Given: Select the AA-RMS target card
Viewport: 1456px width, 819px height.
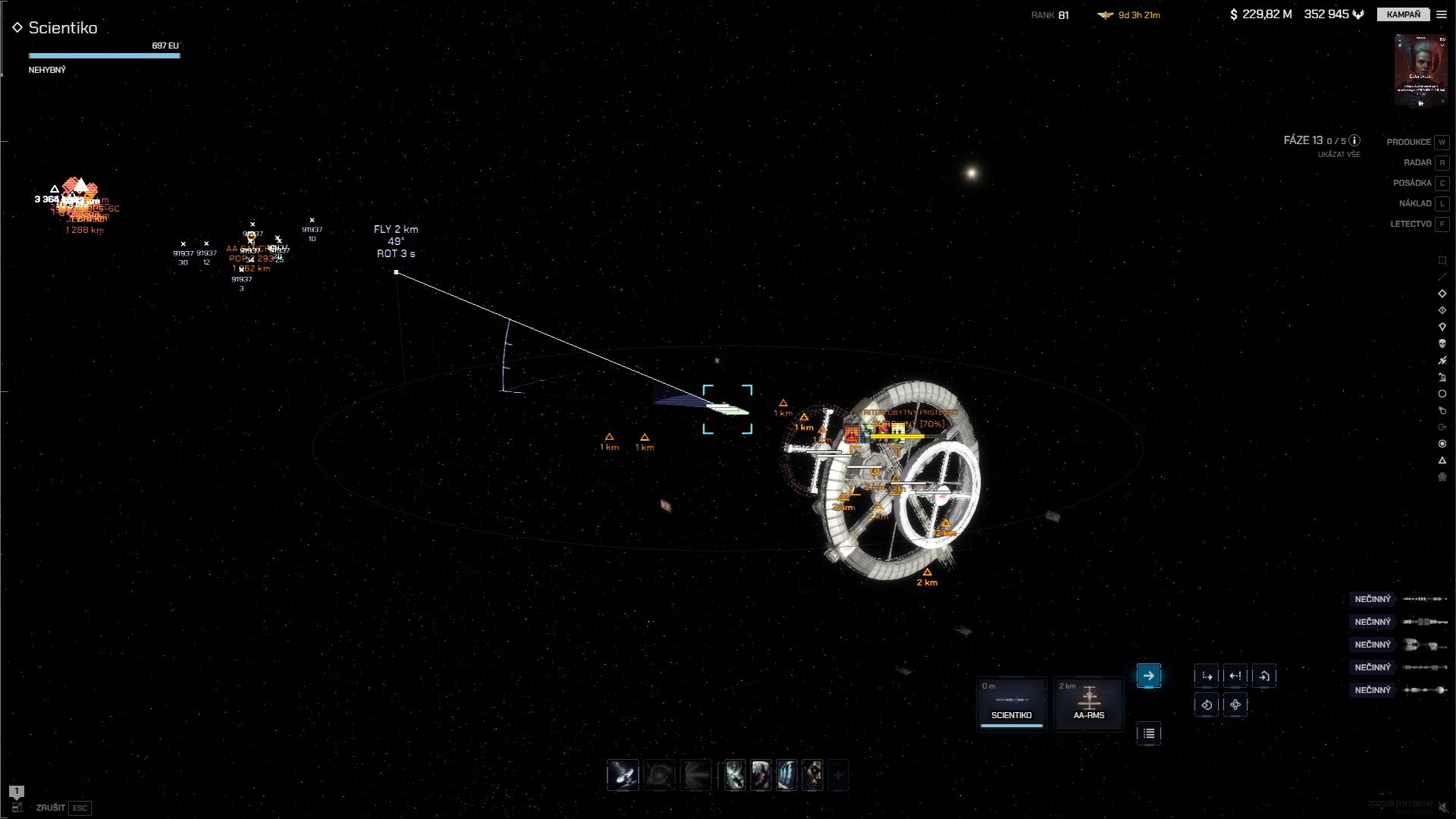Looking at the screenshot, I should pyautogui.click(x=1088, y=704).
